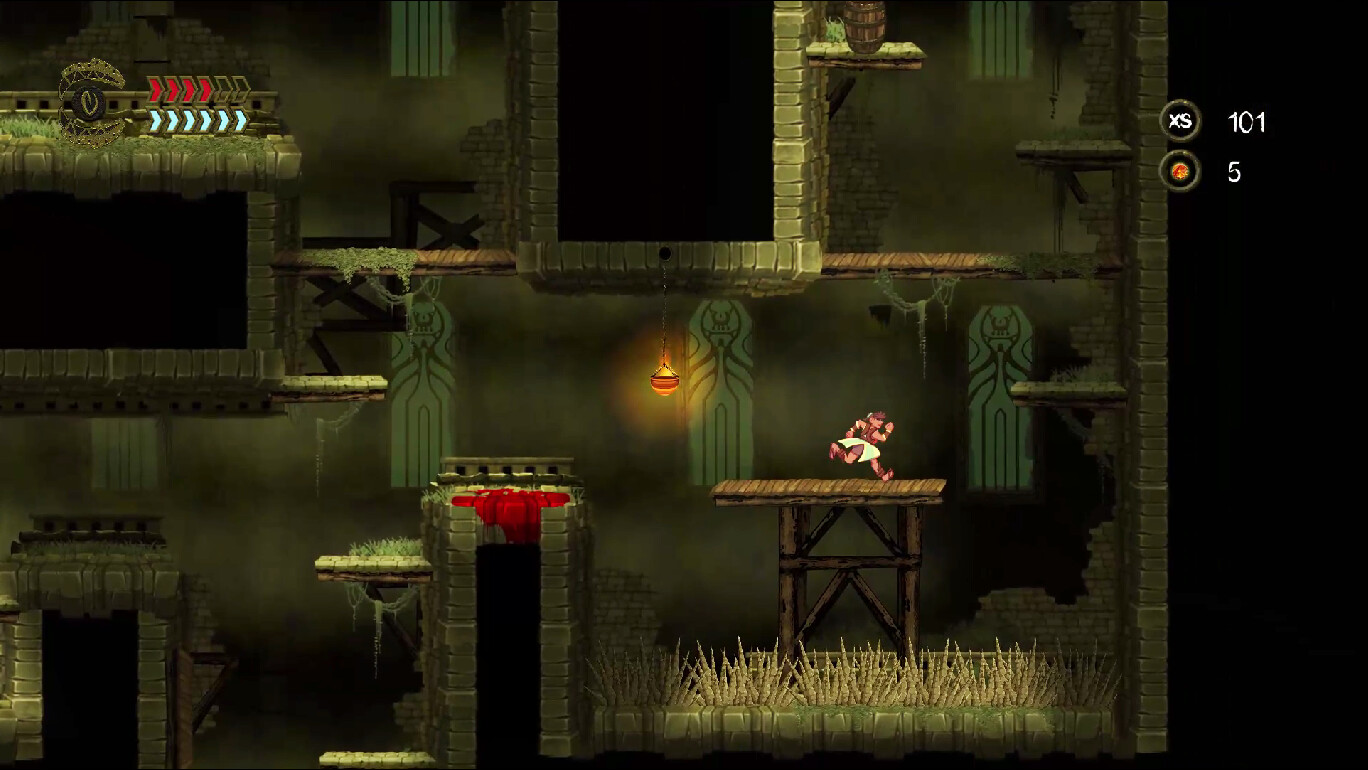This screenshot has height=770, width=1368.
Task: Click the 5 counter label beside the orb
Action: pyautogui.click(x=1235, y=172)
